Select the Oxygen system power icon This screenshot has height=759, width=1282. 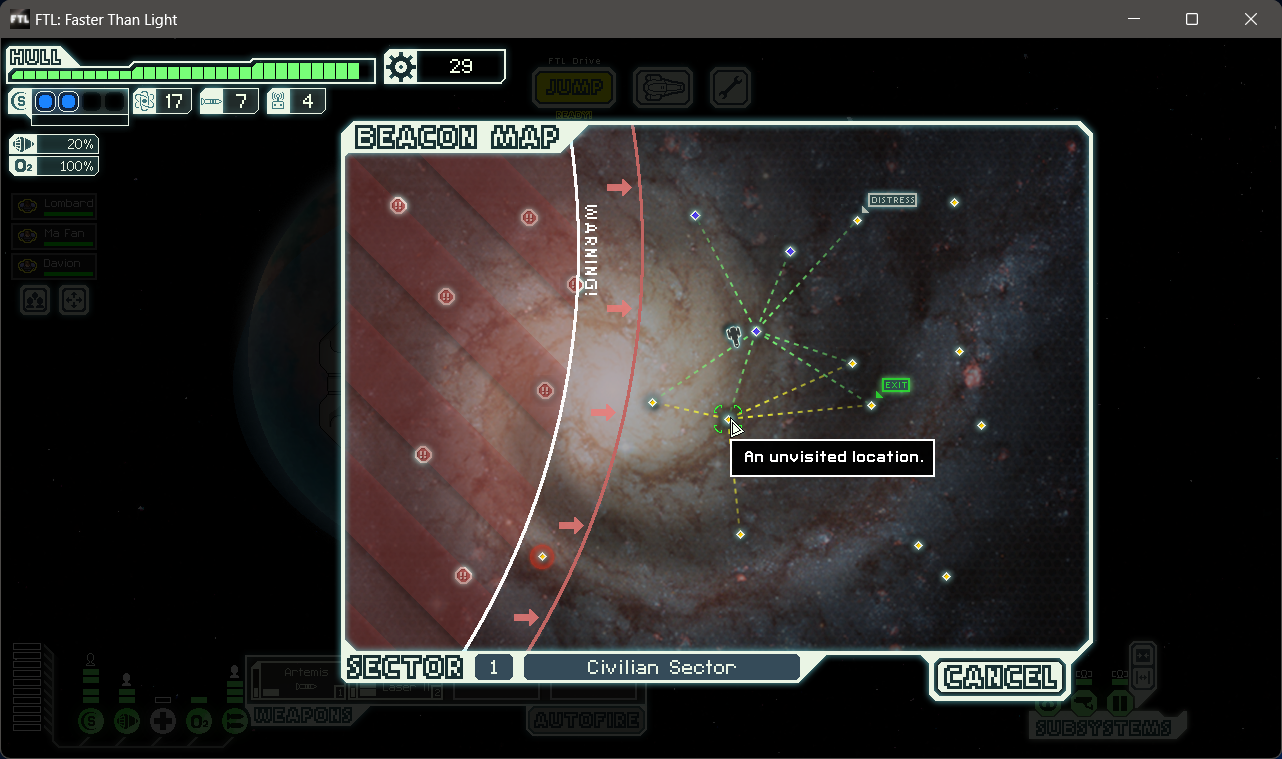pyautogui.click(x=199, y=721)
